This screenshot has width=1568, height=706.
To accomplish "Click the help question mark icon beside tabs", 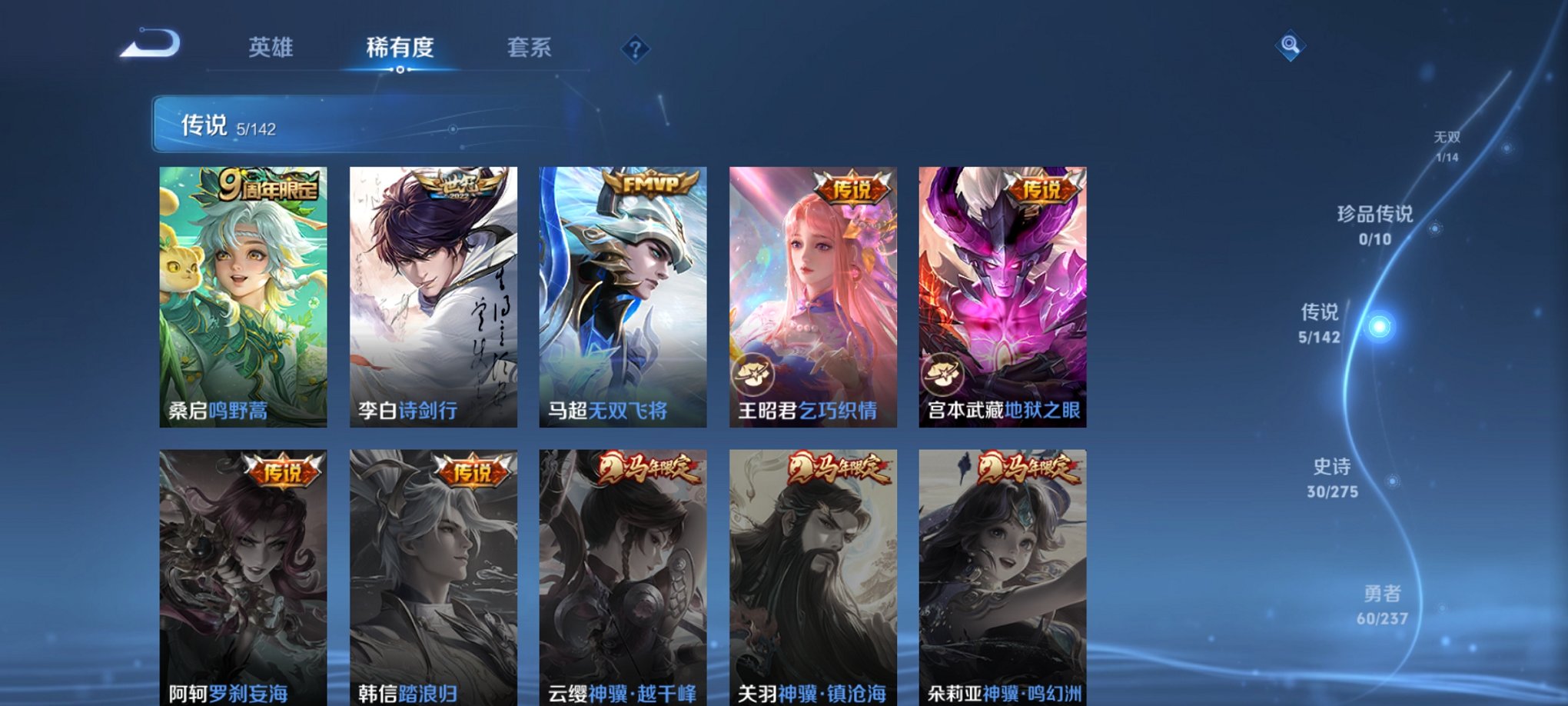I will (634, 50).
